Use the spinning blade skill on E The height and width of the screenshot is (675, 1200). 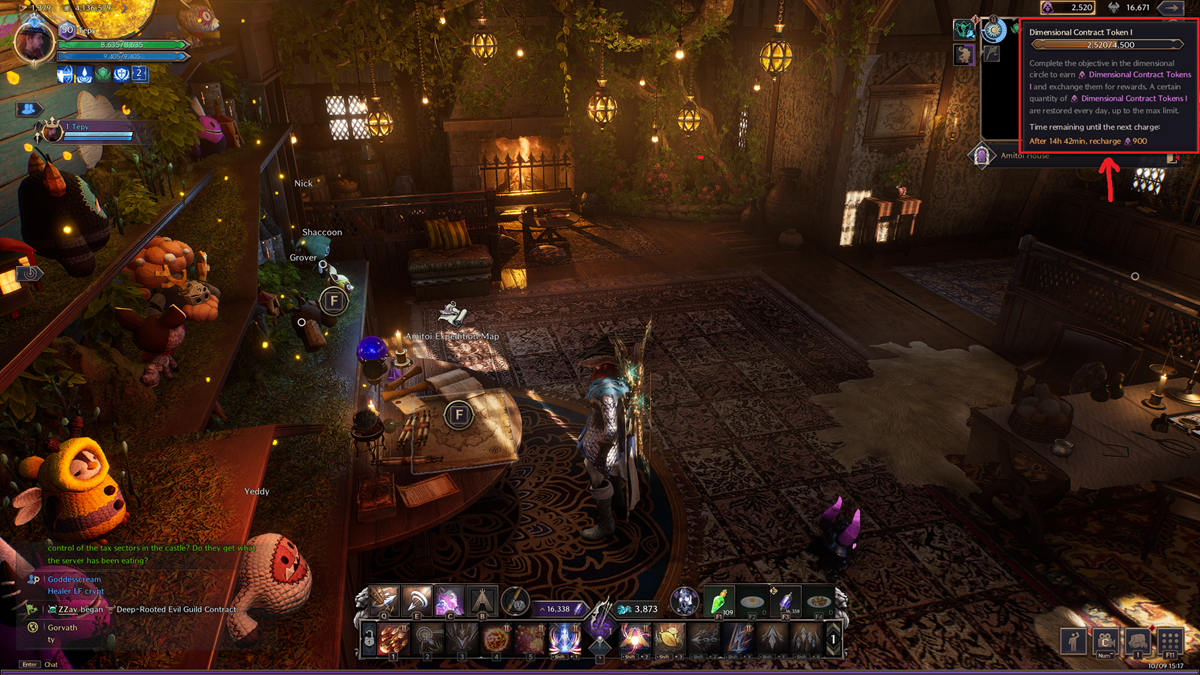(x=417, y=600)
